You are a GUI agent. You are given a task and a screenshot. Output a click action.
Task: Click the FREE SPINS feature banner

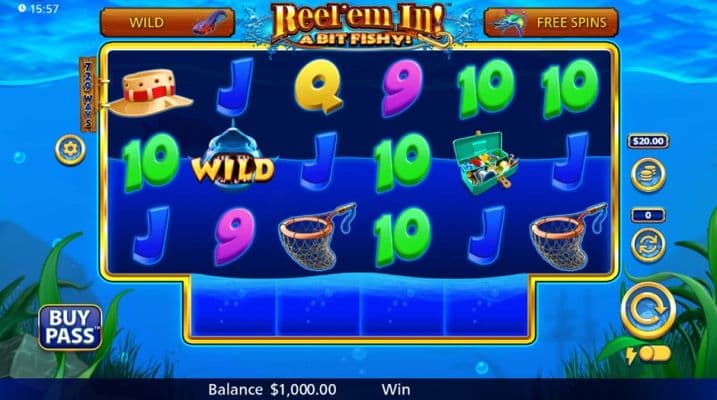[x=550, y=22]
